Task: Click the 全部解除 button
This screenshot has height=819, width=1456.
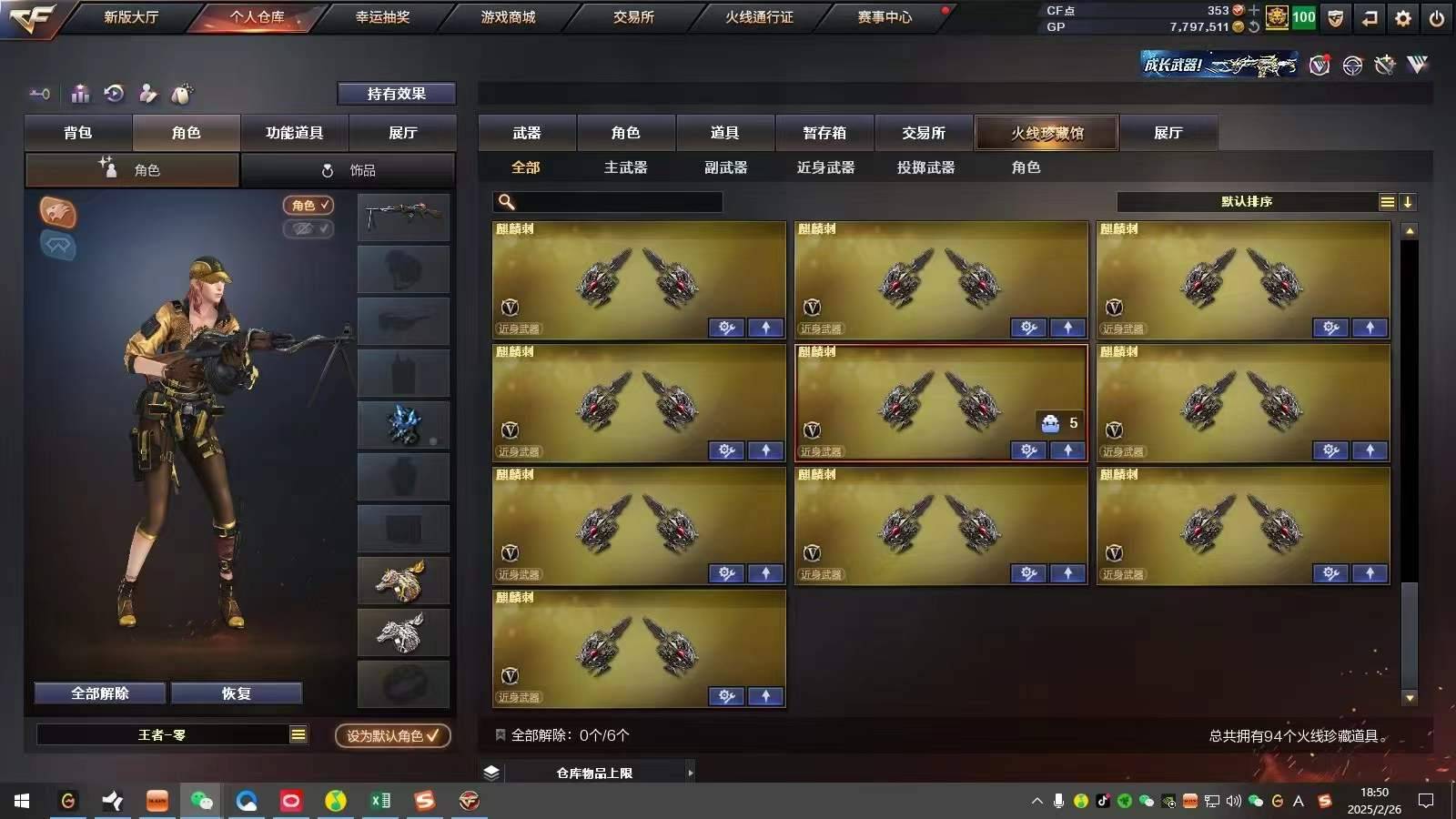Action: [99, 693]
